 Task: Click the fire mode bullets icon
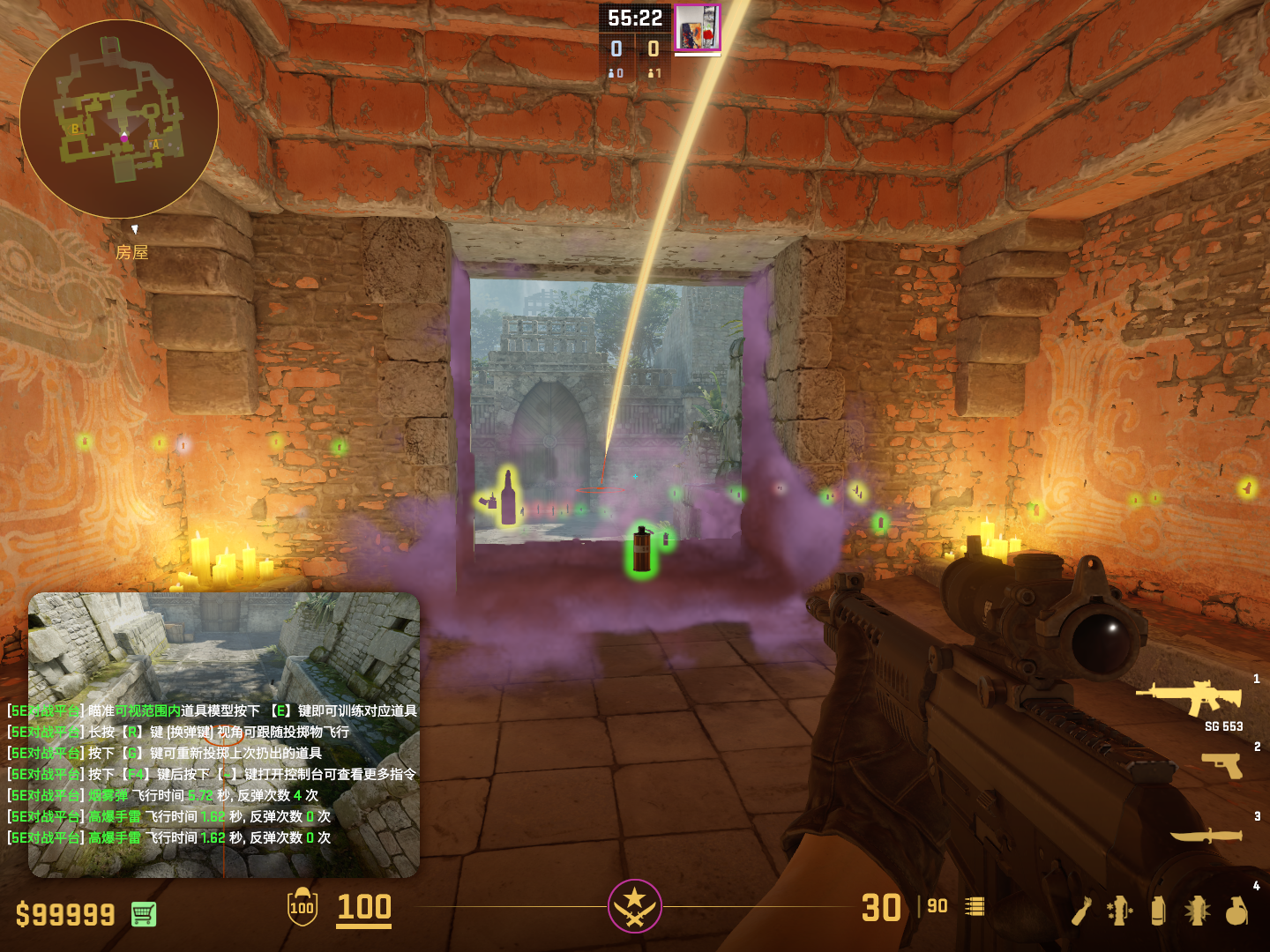pos(975,906)
